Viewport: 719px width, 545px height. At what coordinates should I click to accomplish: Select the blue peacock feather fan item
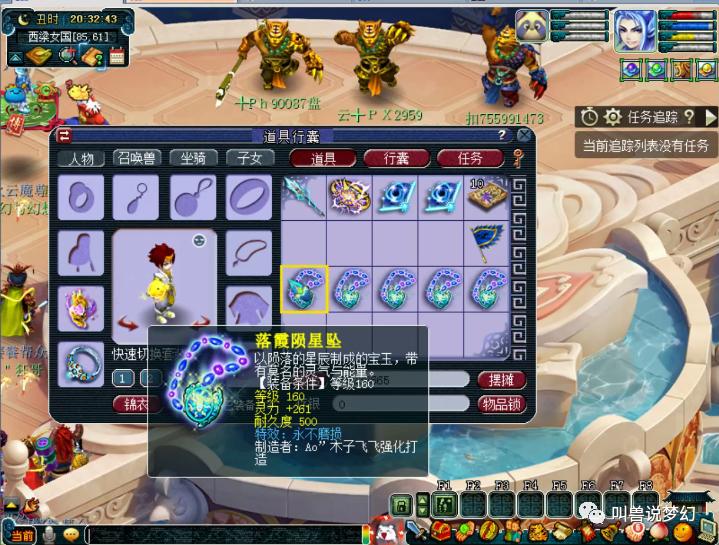486,245
